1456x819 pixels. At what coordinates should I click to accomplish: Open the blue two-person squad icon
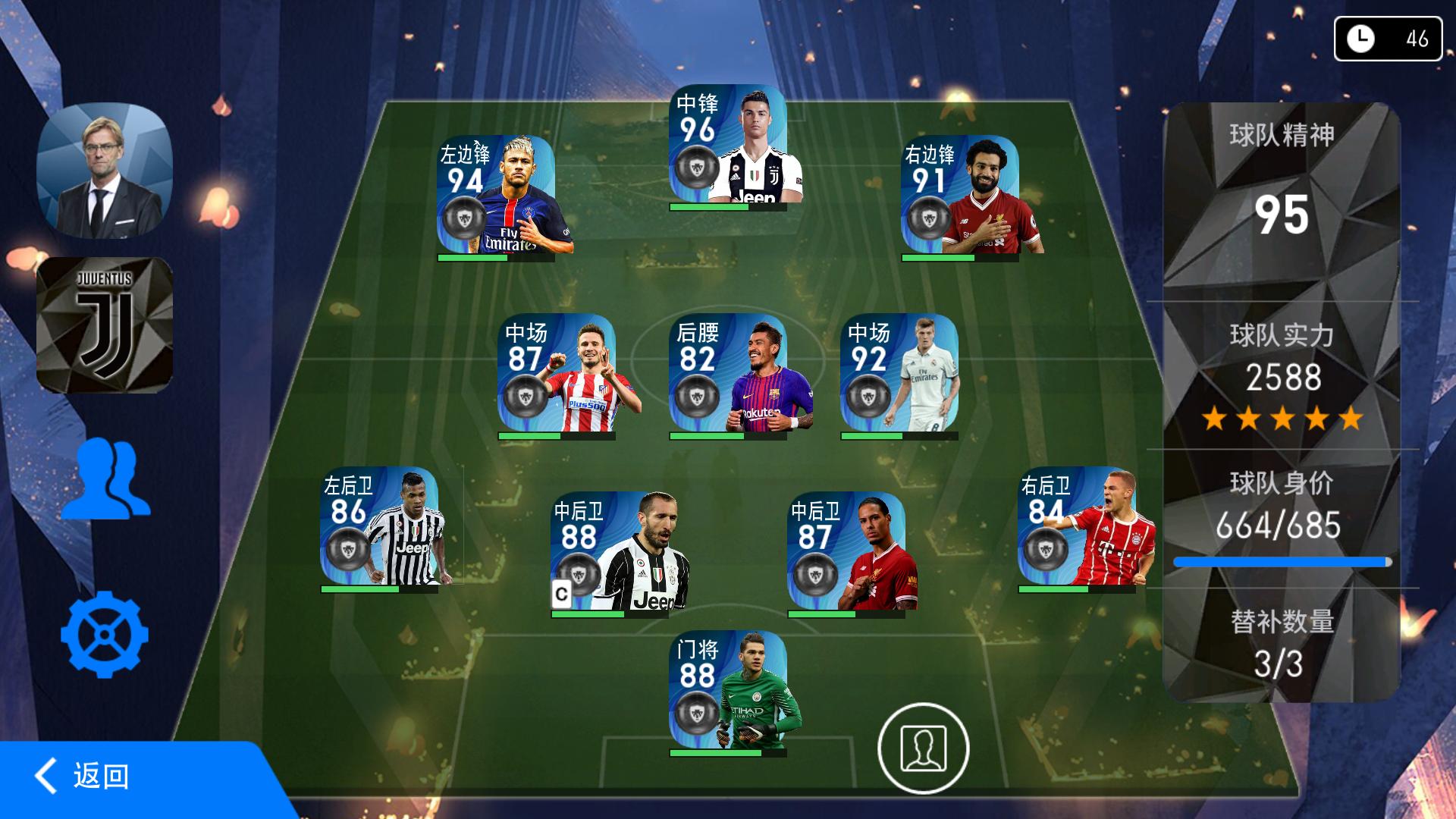click(106, 479)
